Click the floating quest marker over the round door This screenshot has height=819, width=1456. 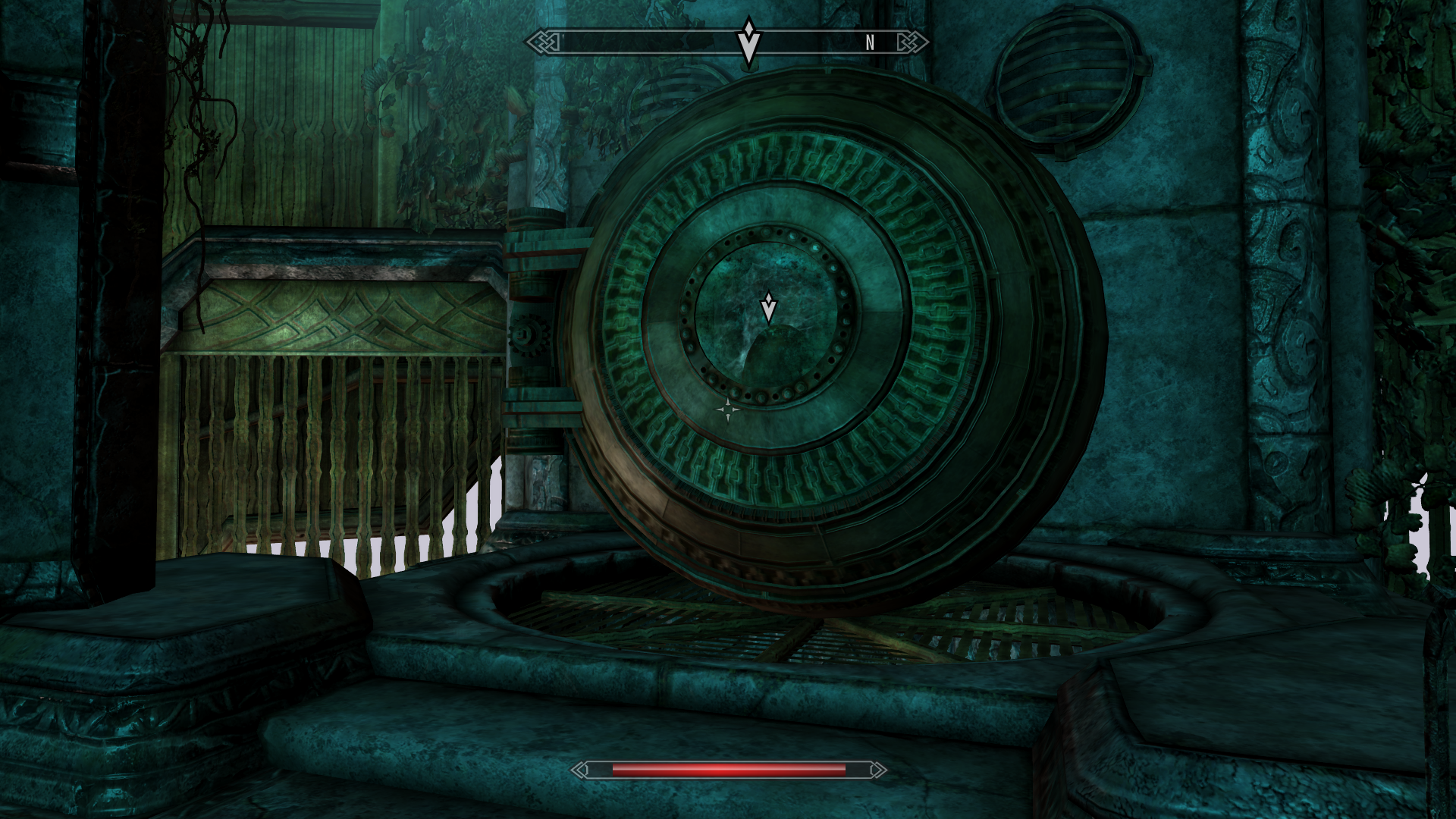[x=768, y=307]
